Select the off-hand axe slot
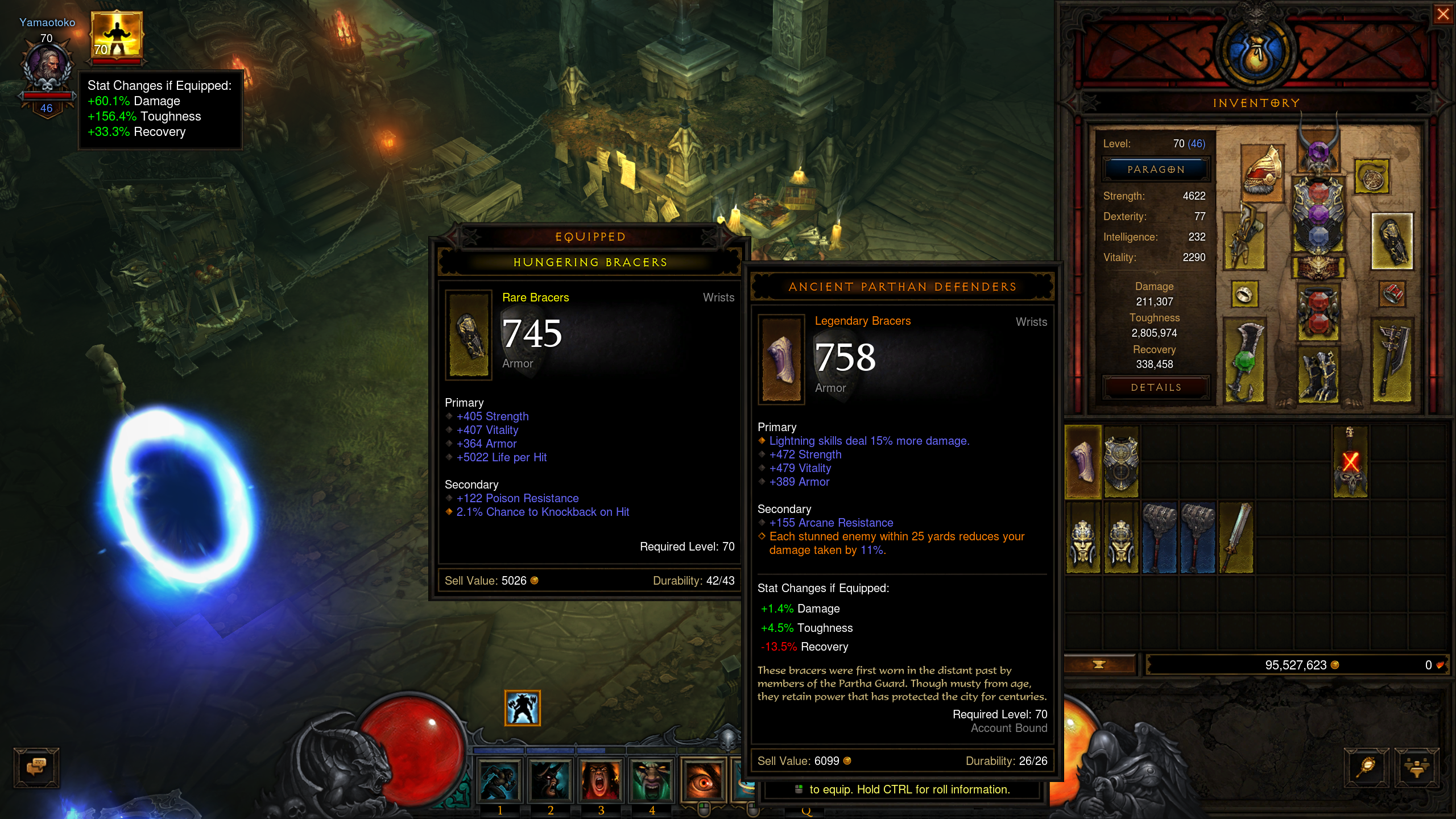1456x819 pixels. pyautogui.click(x=1392, y=361)
